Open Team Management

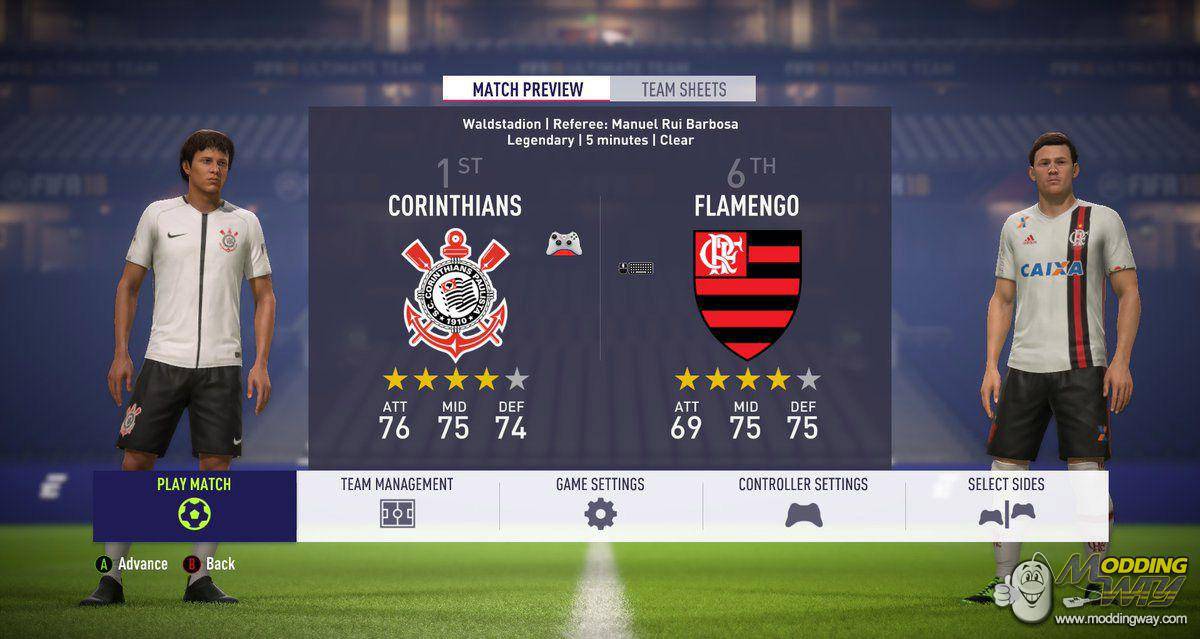tap(397, 501)
